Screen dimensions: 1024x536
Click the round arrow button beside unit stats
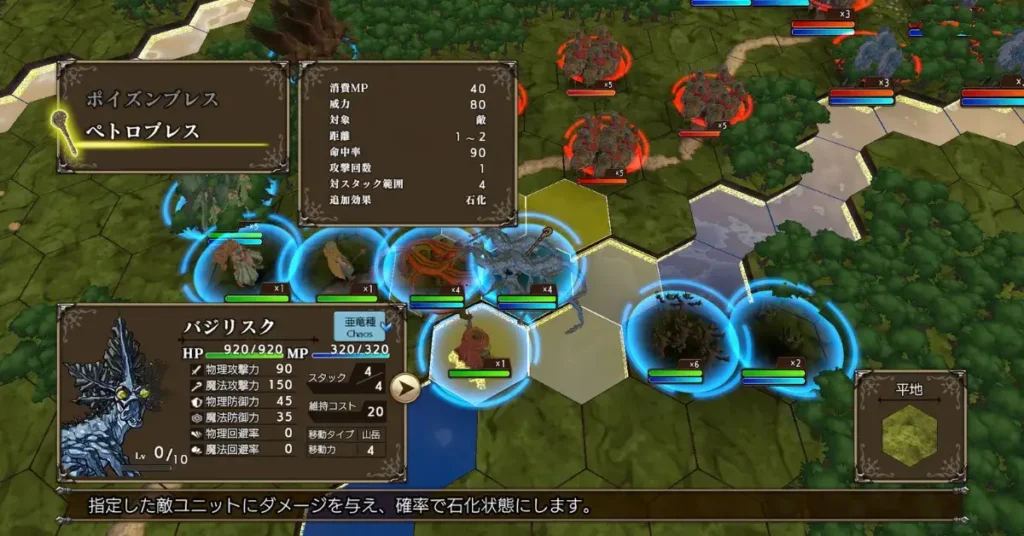(404, 388)
